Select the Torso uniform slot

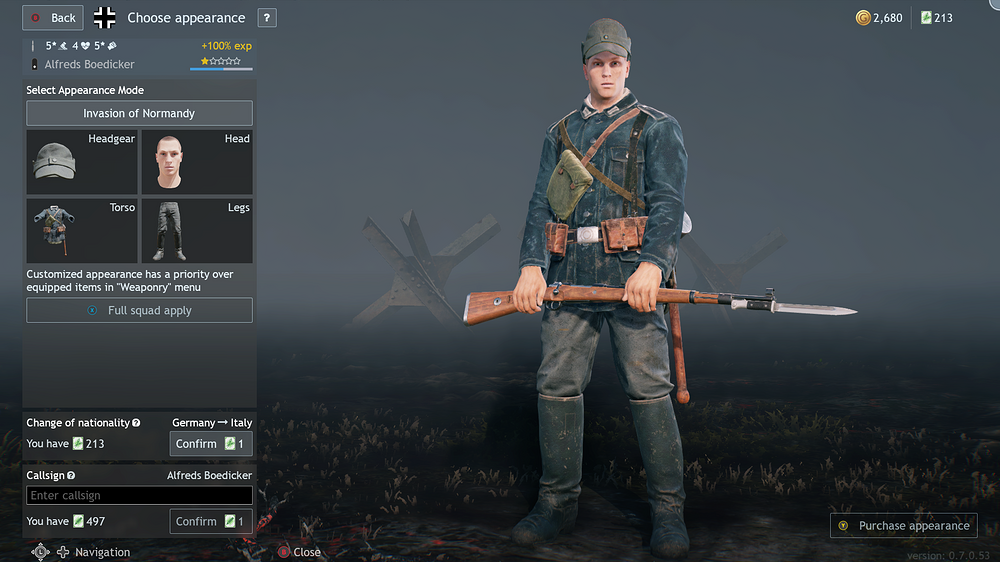click(82, 231)
